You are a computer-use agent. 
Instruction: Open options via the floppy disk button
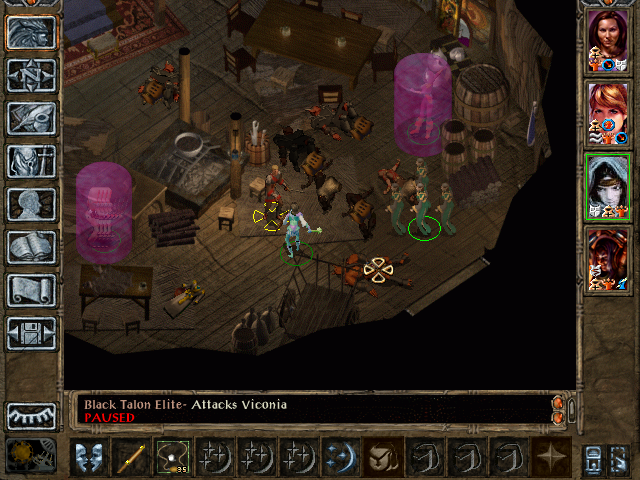(x=32, y=333)
